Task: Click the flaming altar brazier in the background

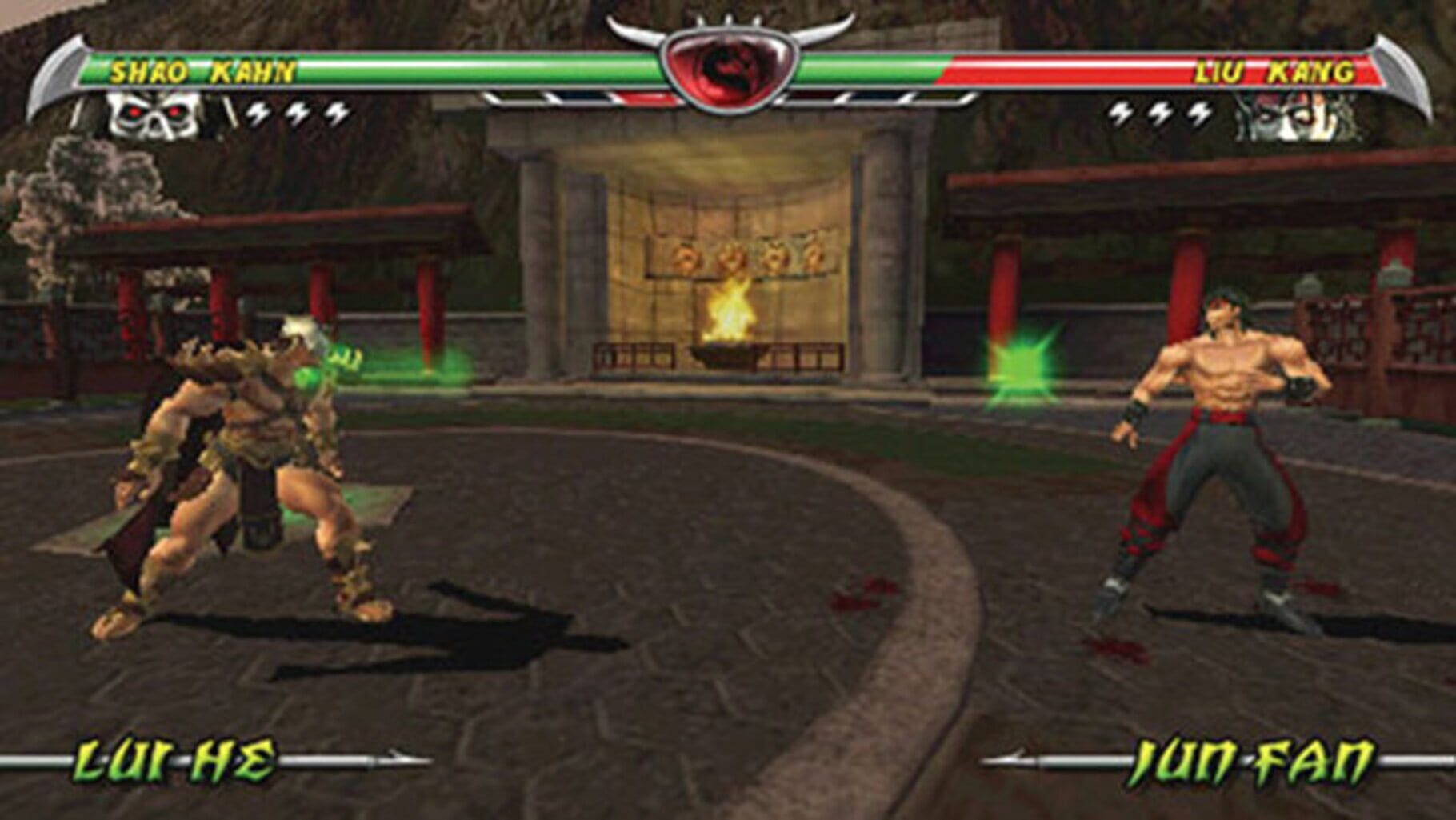Action: (x=732, y=324)
